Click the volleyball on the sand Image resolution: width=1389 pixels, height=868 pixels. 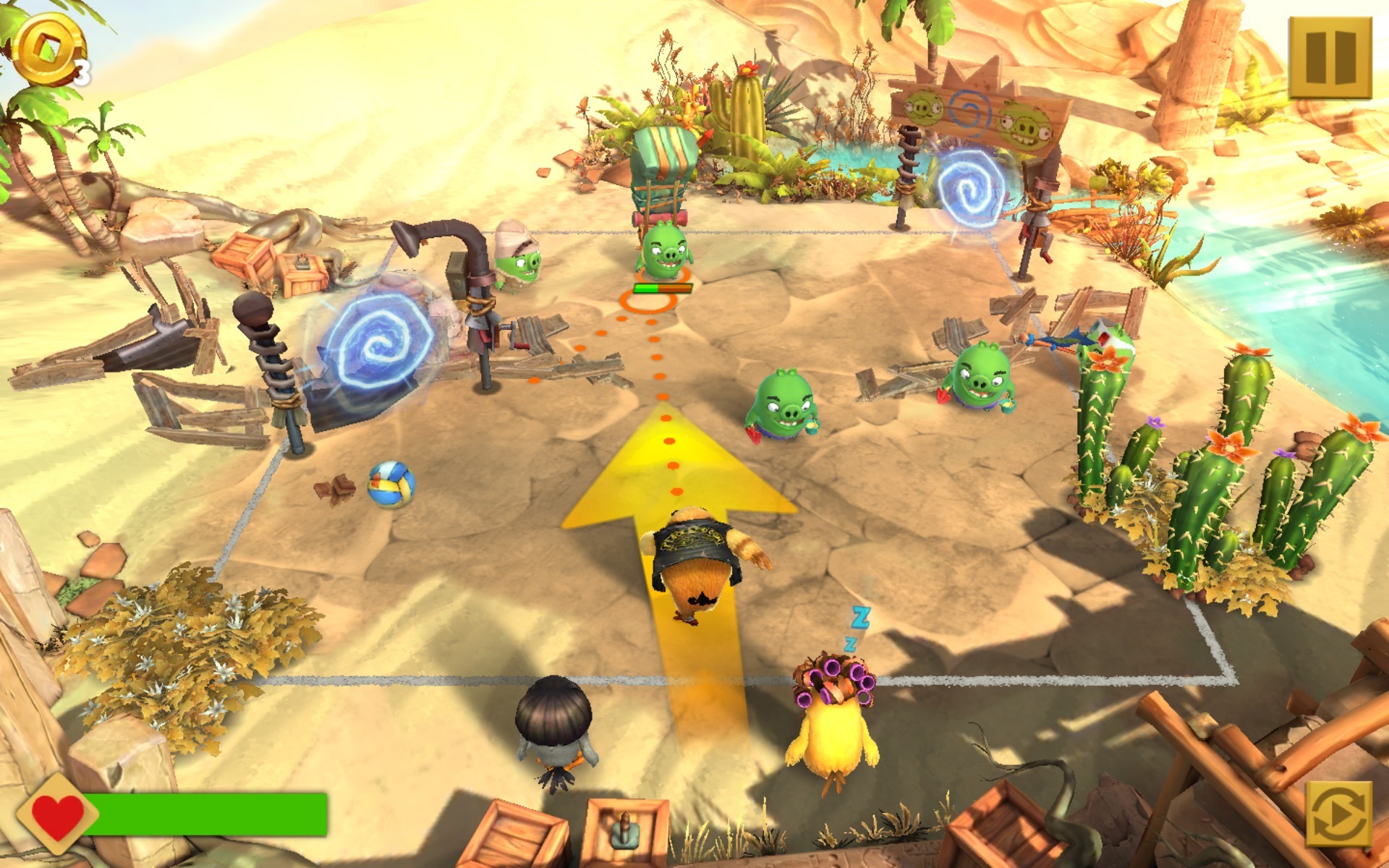[391, 485]
